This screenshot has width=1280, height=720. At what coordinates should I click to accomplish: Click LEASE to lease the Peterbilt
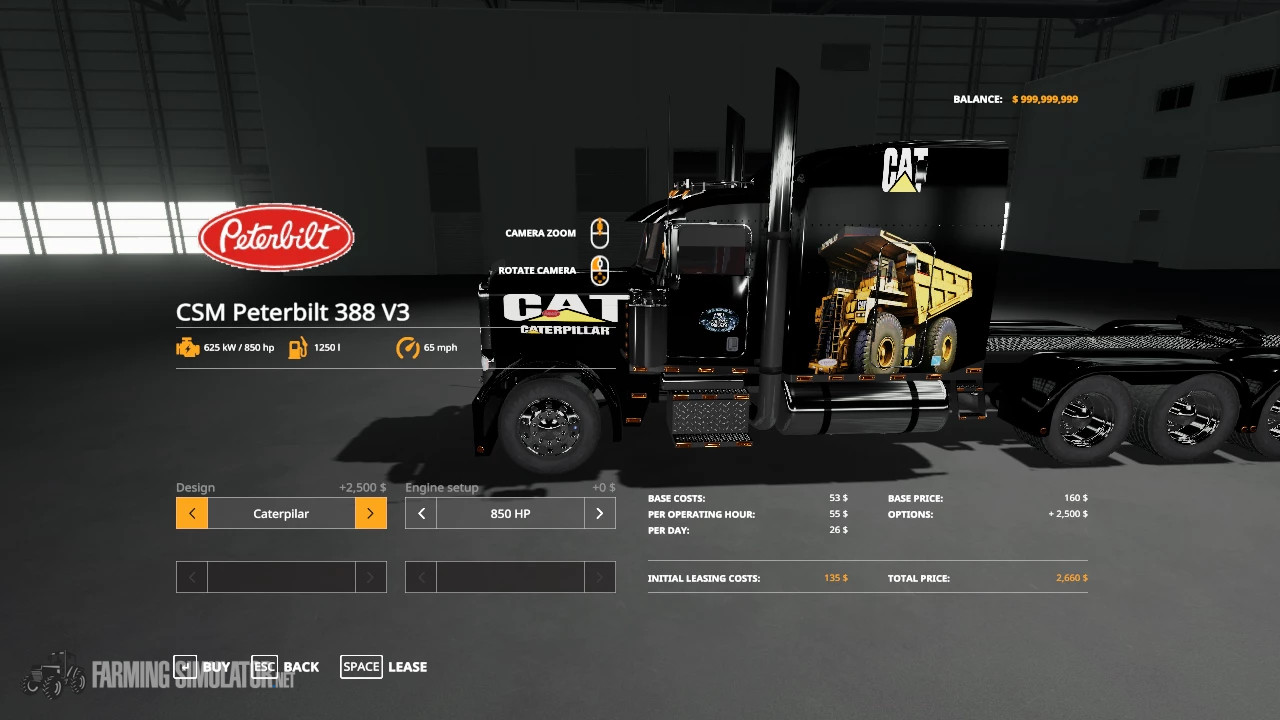point(407,666)
